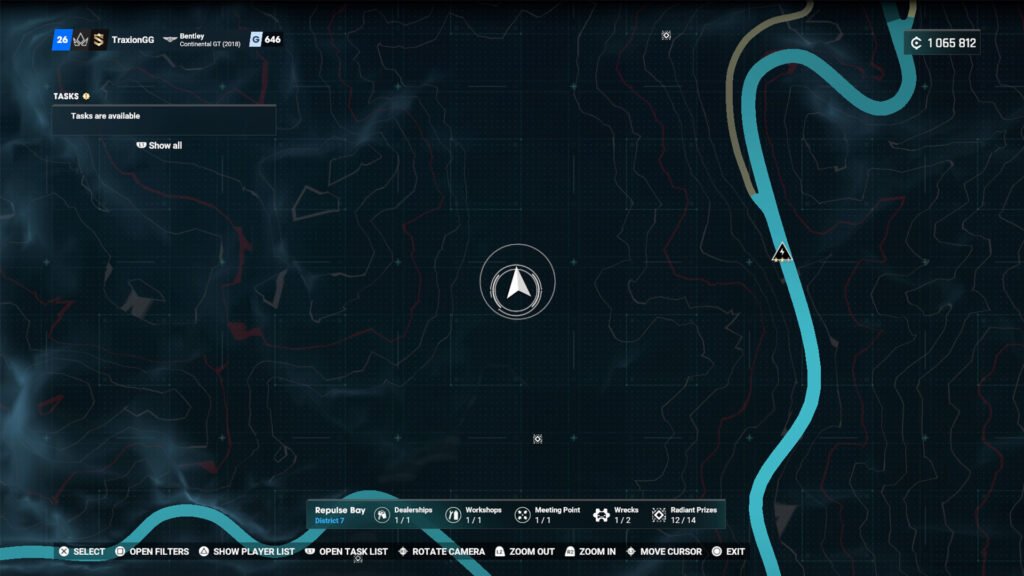Select the TraxionGG player profile
1024x576 pixels.
[132, 40]
